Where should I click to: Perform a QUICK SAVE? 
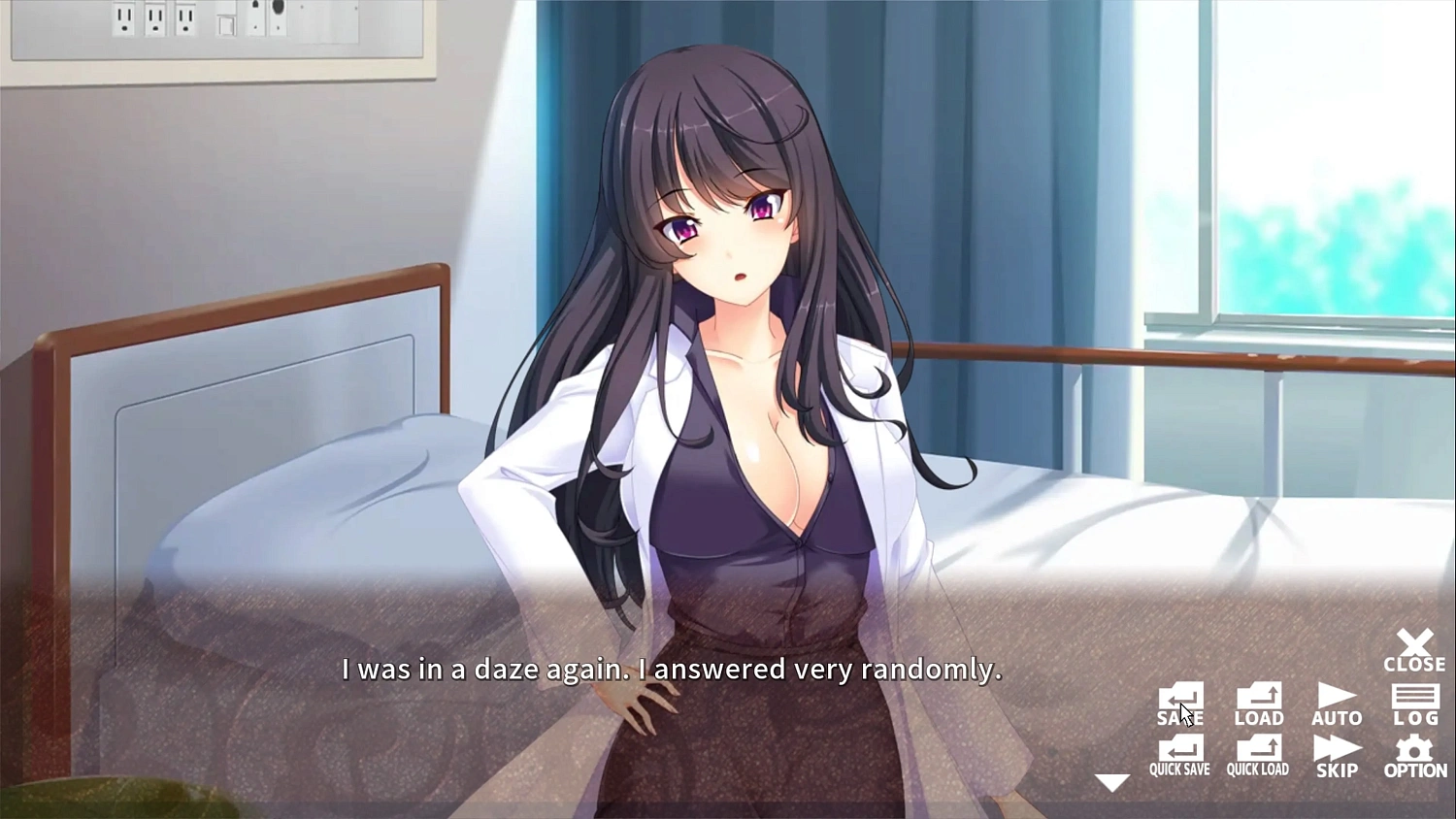coord(1179,757)
